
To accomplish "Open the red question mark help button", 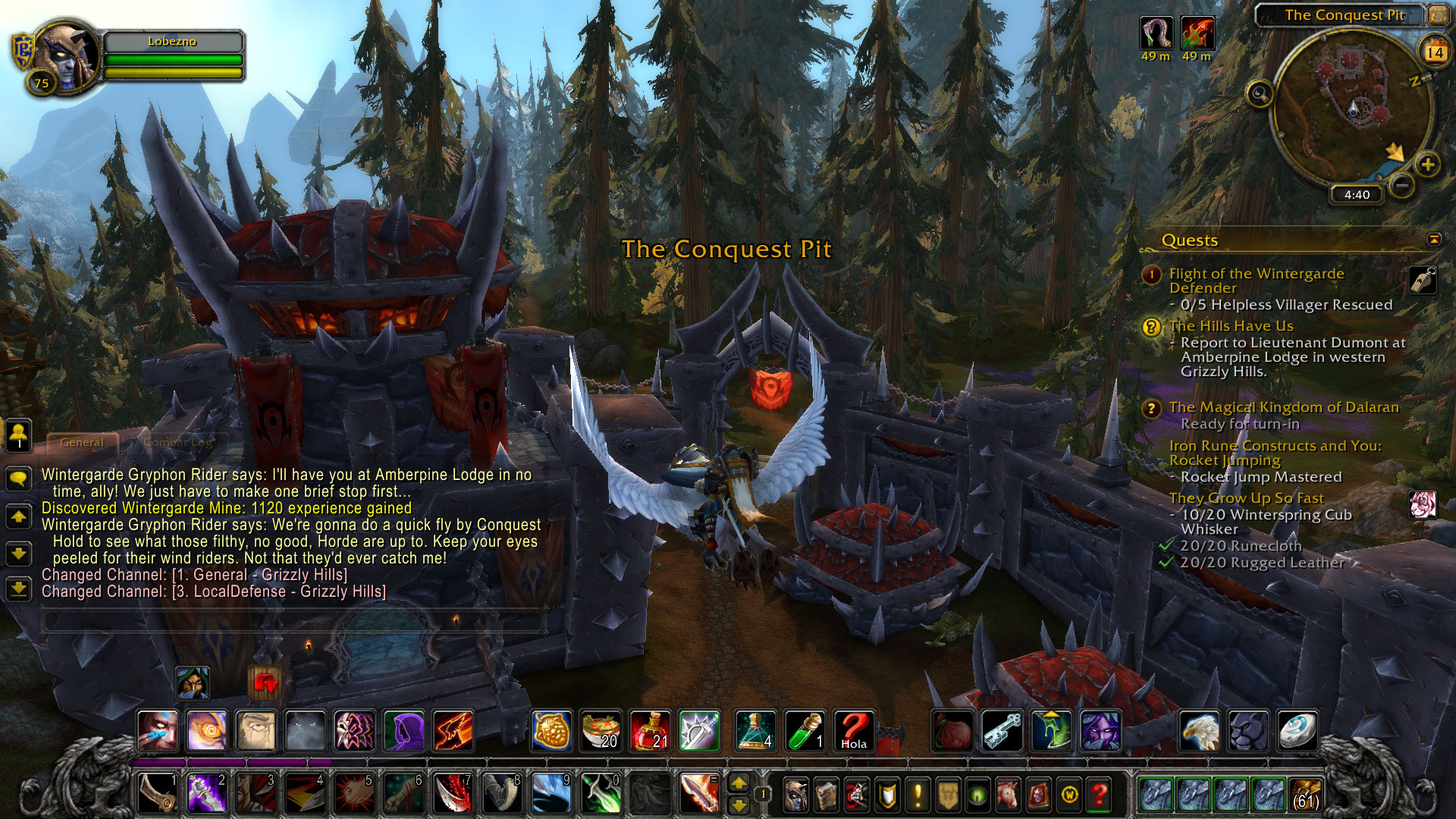I will tap(1099, 794).
